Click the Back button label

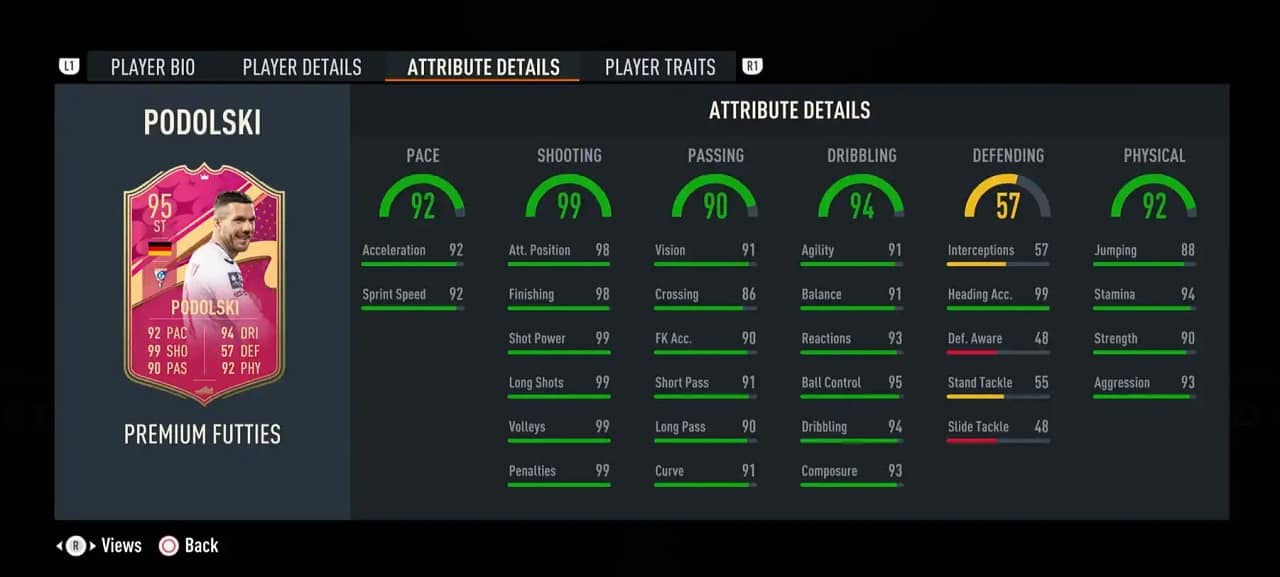click(x=200, y=545)
